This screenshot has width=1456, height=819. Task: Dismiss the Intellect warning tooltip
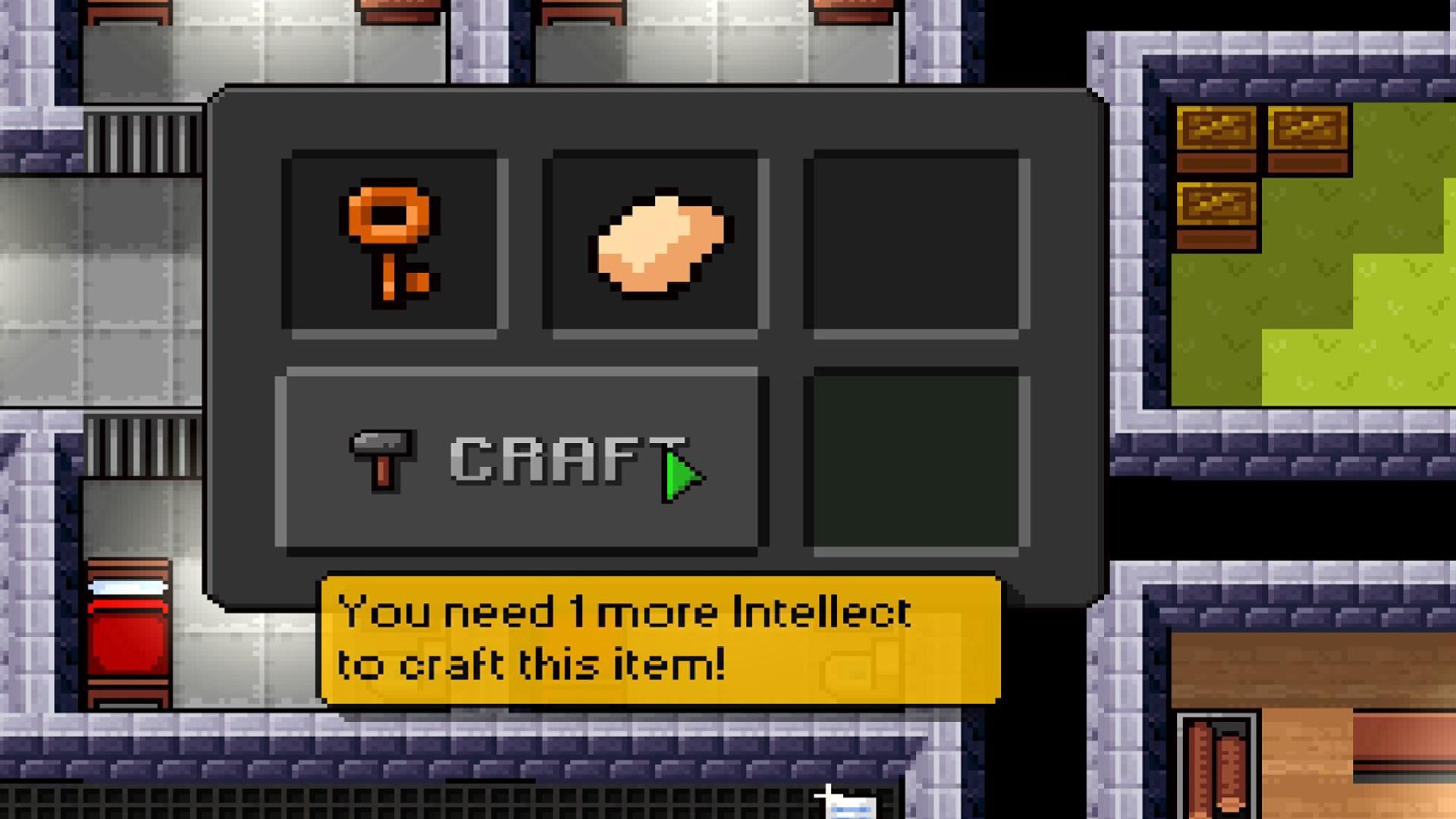pos(660,637)
